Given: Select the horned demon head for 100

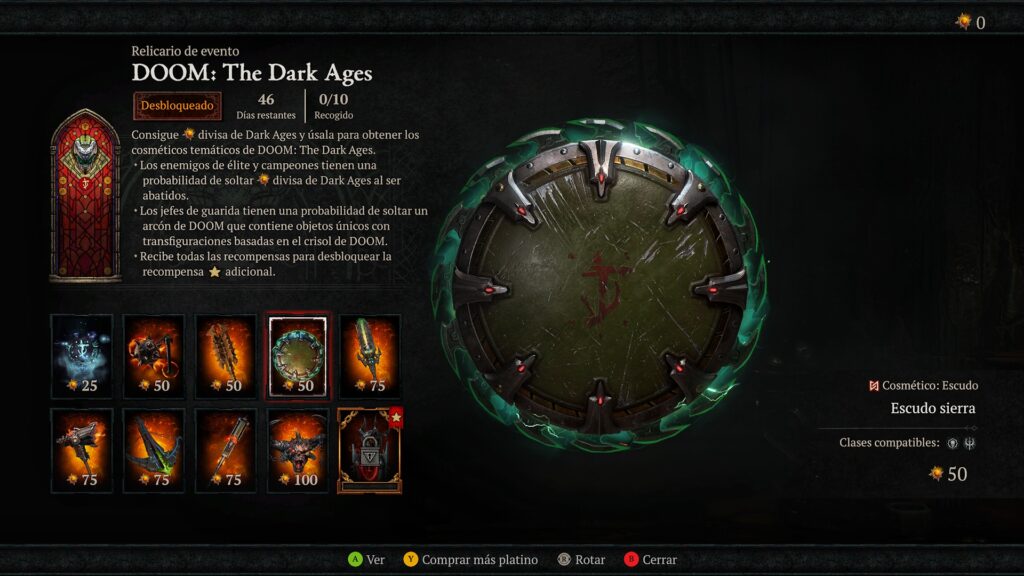Looking at the screenshot, I should click(298, 450).
